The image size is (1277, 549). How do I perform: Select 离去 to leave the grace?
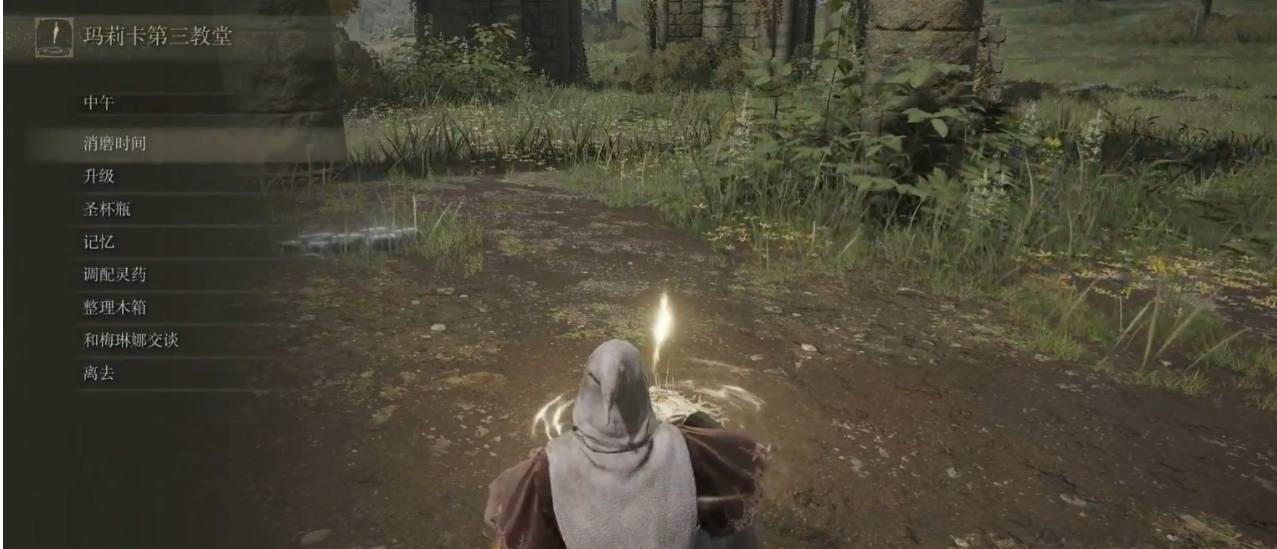point(99,374)
